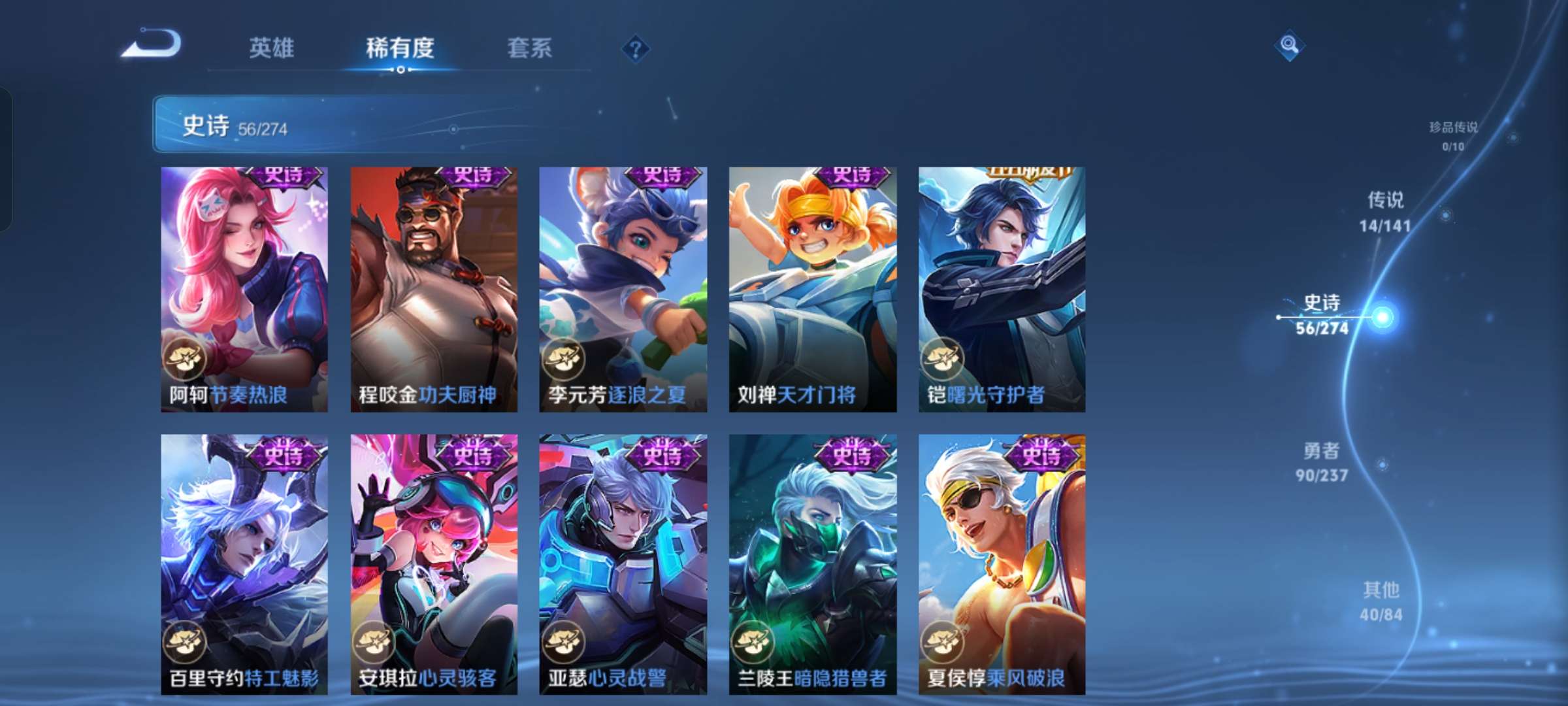
Task: Switch to the 英雄 tab
Action: 271,48
